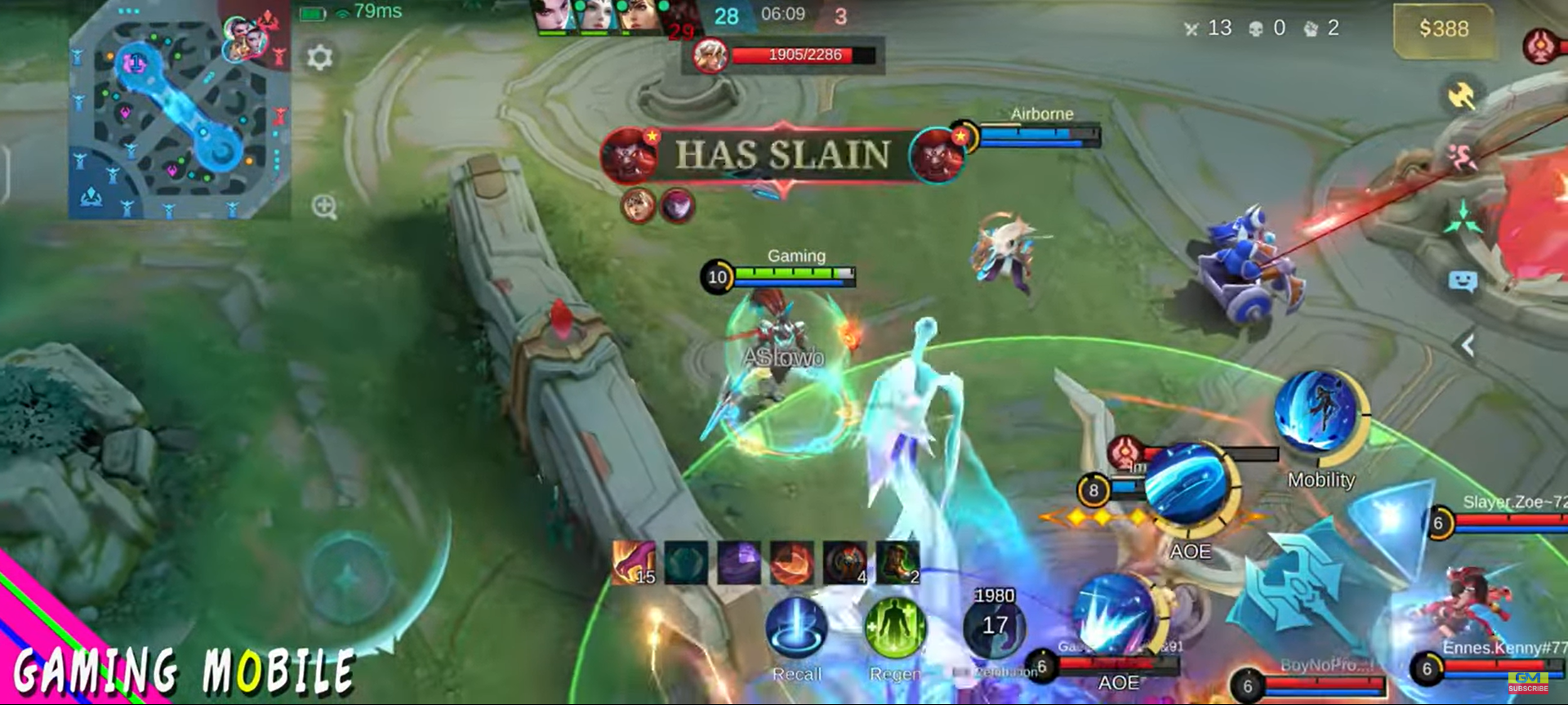
Task: Open the quick chat smiley bubble
Action: point(1462,283)
